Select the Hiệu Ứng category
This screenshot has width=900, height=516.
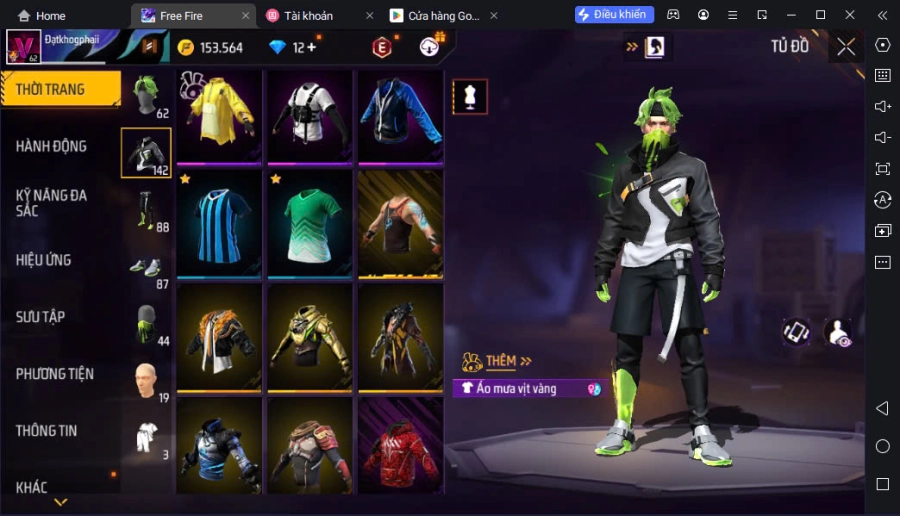44,260
